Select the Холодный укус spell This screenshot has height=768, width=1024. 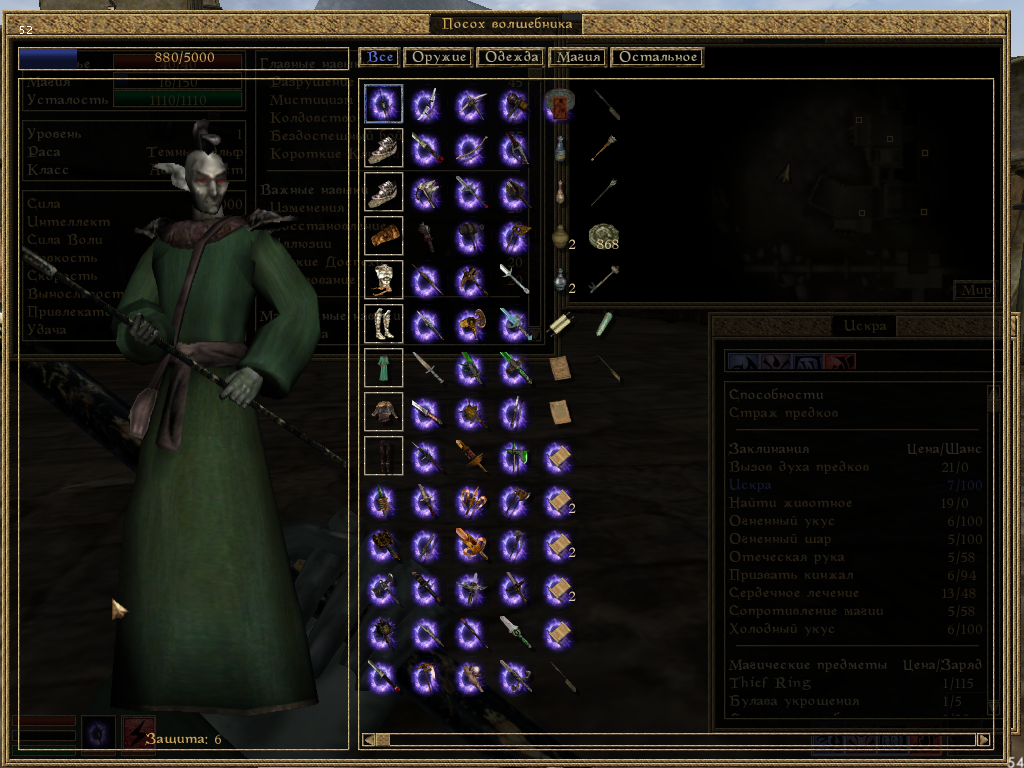click(781, 629)
